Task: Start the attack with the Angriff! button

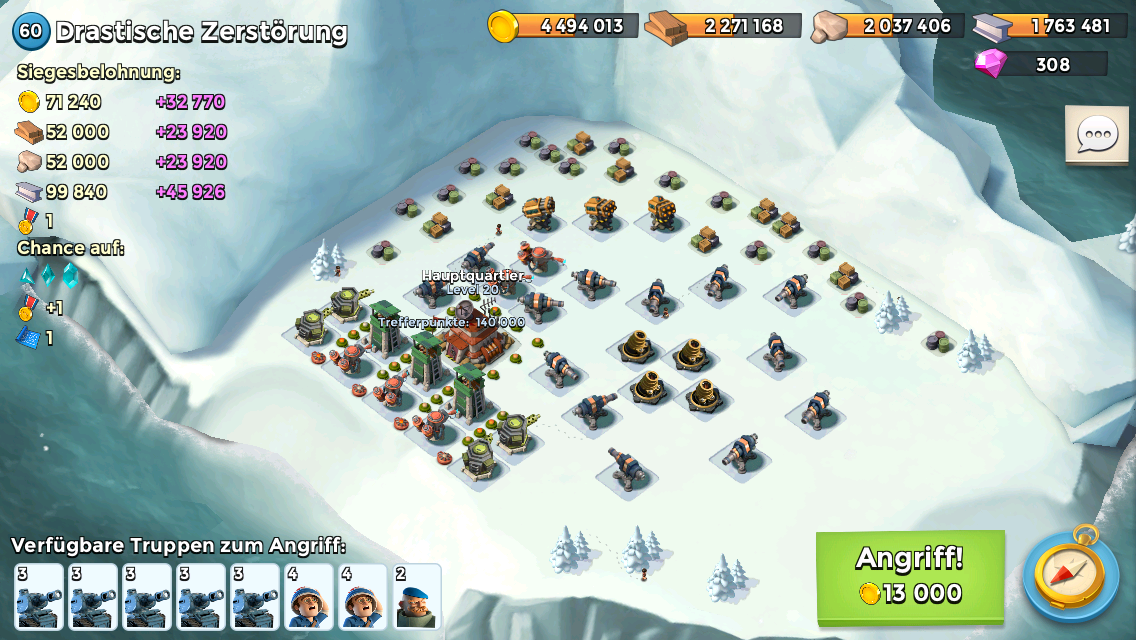Action: click(x=910, y=576)
